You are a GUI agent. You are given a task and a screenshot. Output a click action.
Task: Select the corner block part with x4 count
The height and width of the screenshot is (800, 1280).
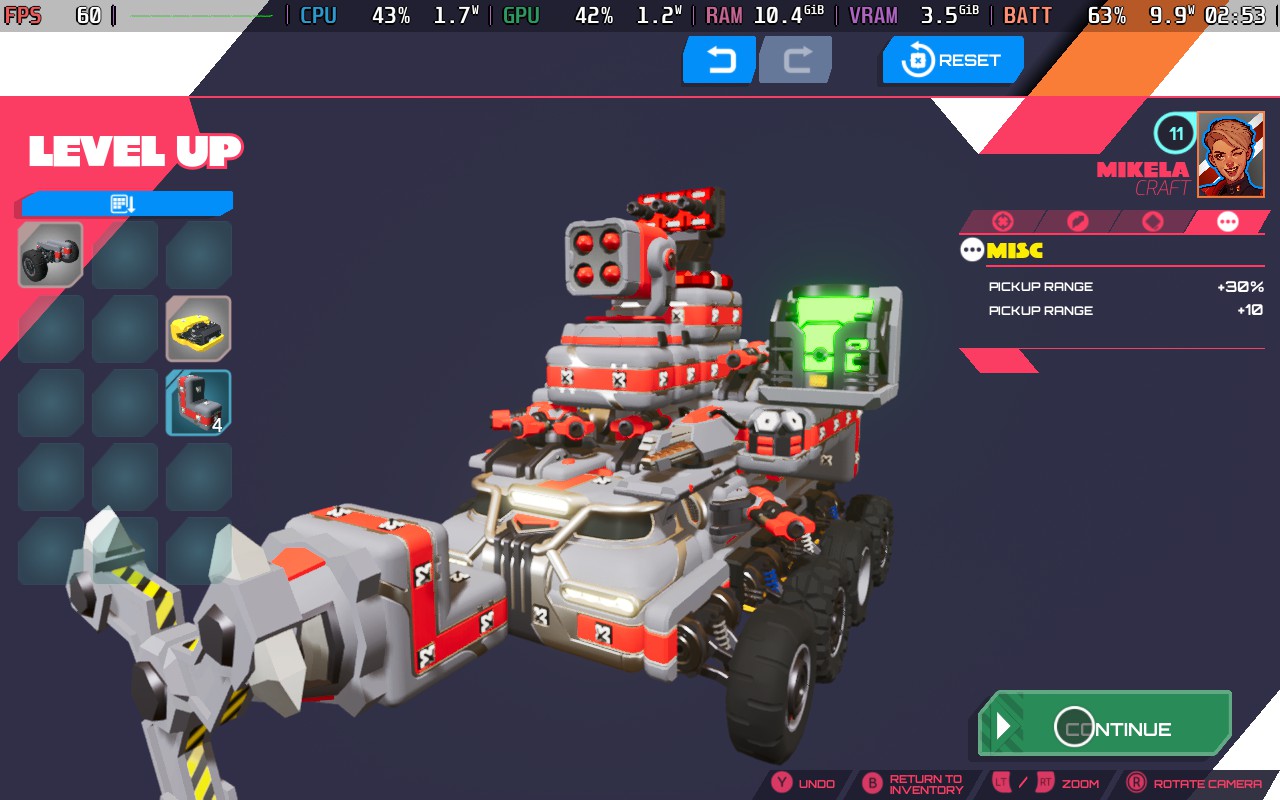(197, 401)
